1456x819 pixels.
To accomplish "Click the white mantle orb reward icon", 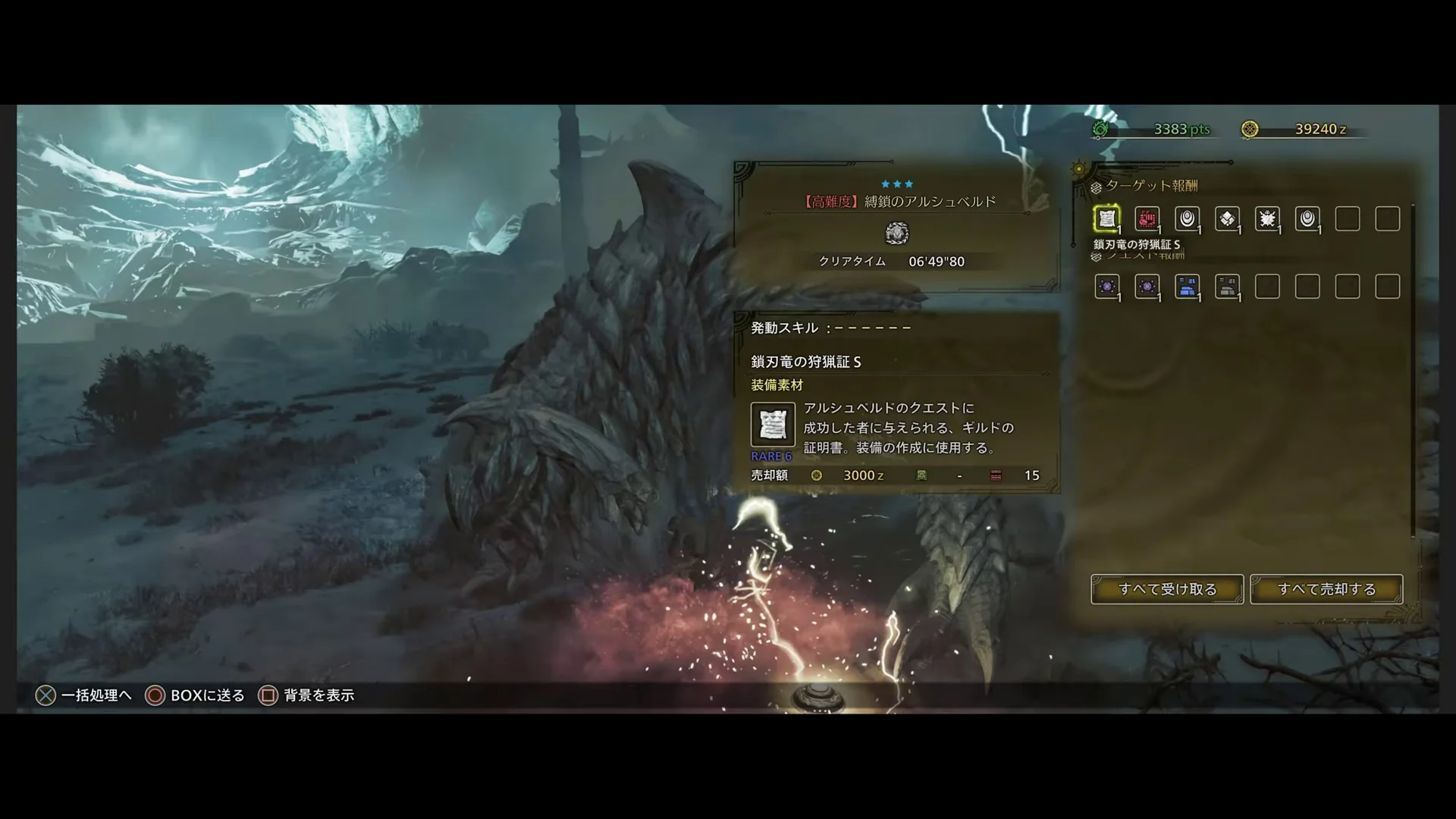I will click(1188, 219).
